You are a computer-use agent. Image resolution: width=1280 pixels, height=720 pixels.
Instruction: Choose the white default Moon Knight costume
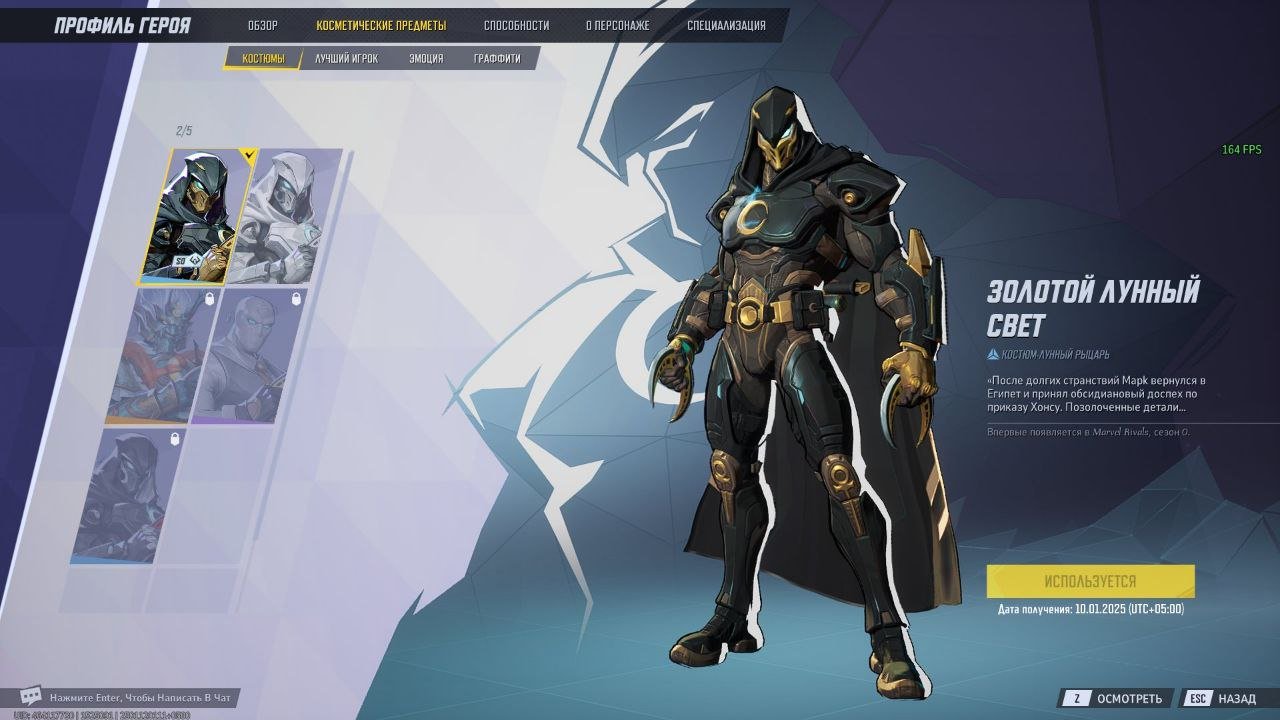[285, 215]
